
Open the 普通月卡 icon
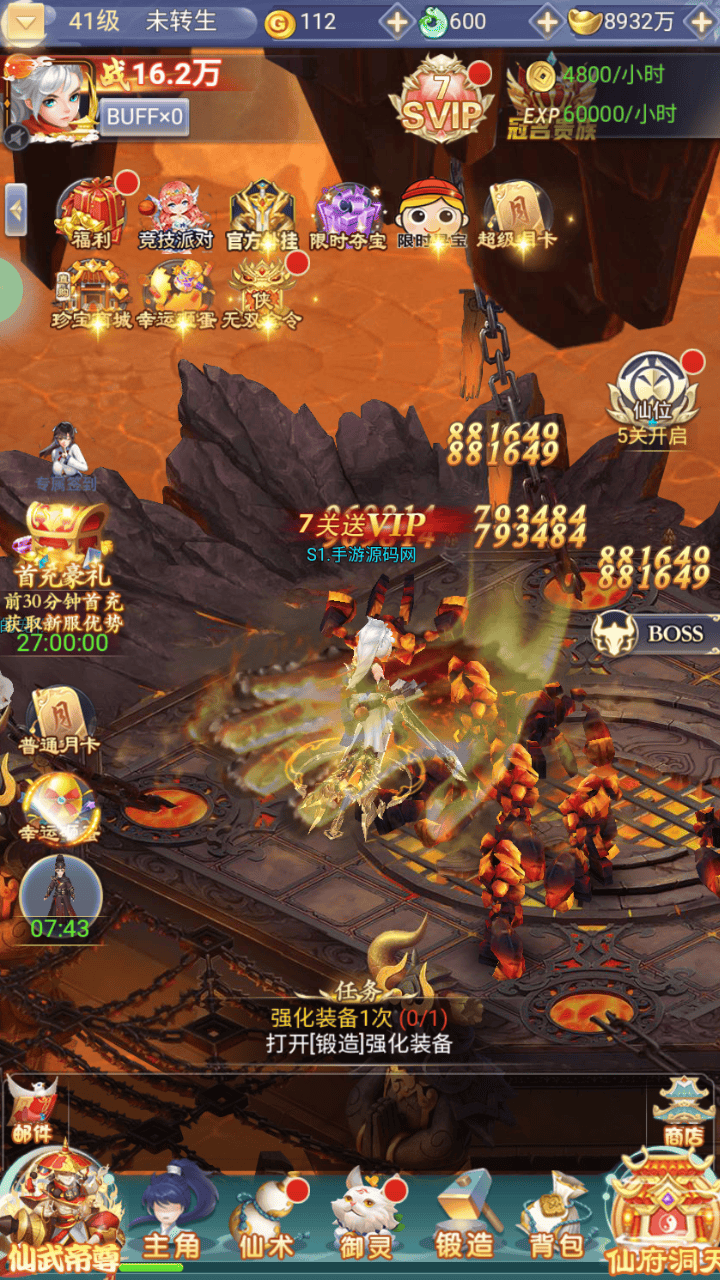point(59,718)
